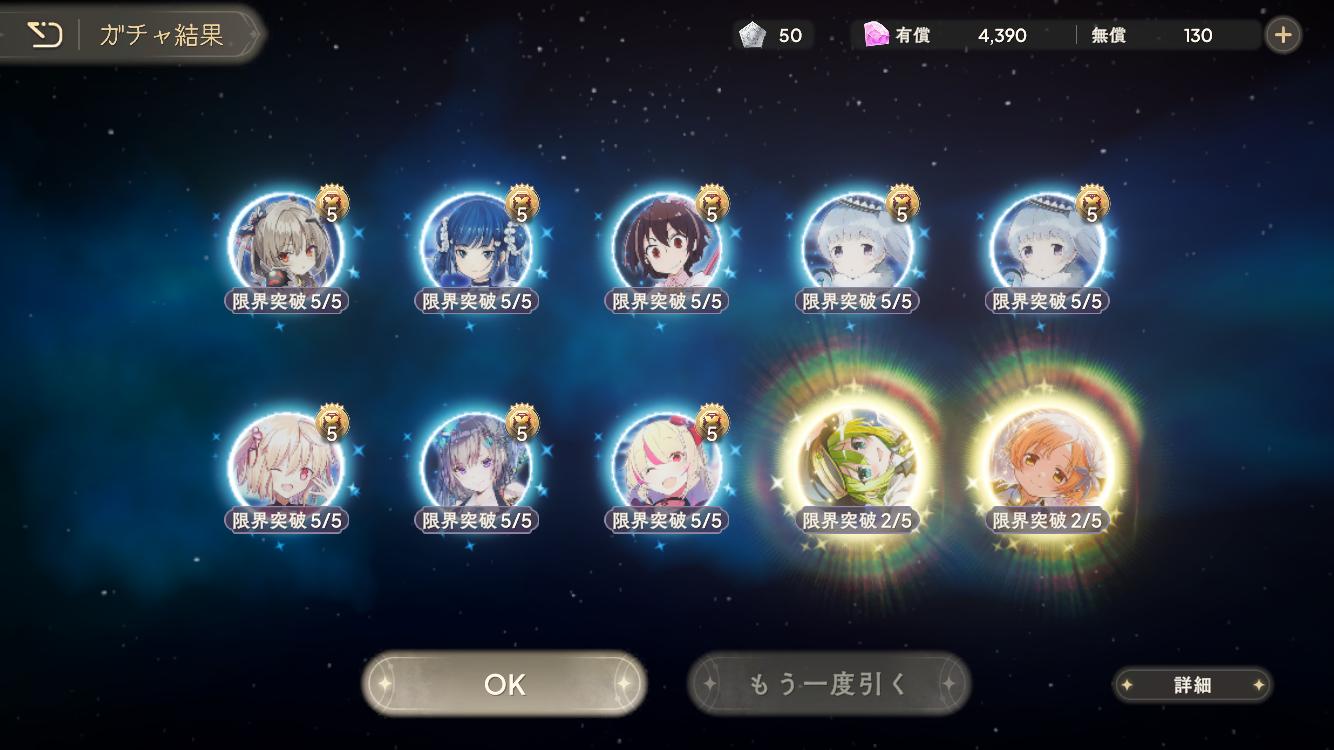Open the 詳細 details button
The image size is (1334, 750).
[x=1192, y=685]
